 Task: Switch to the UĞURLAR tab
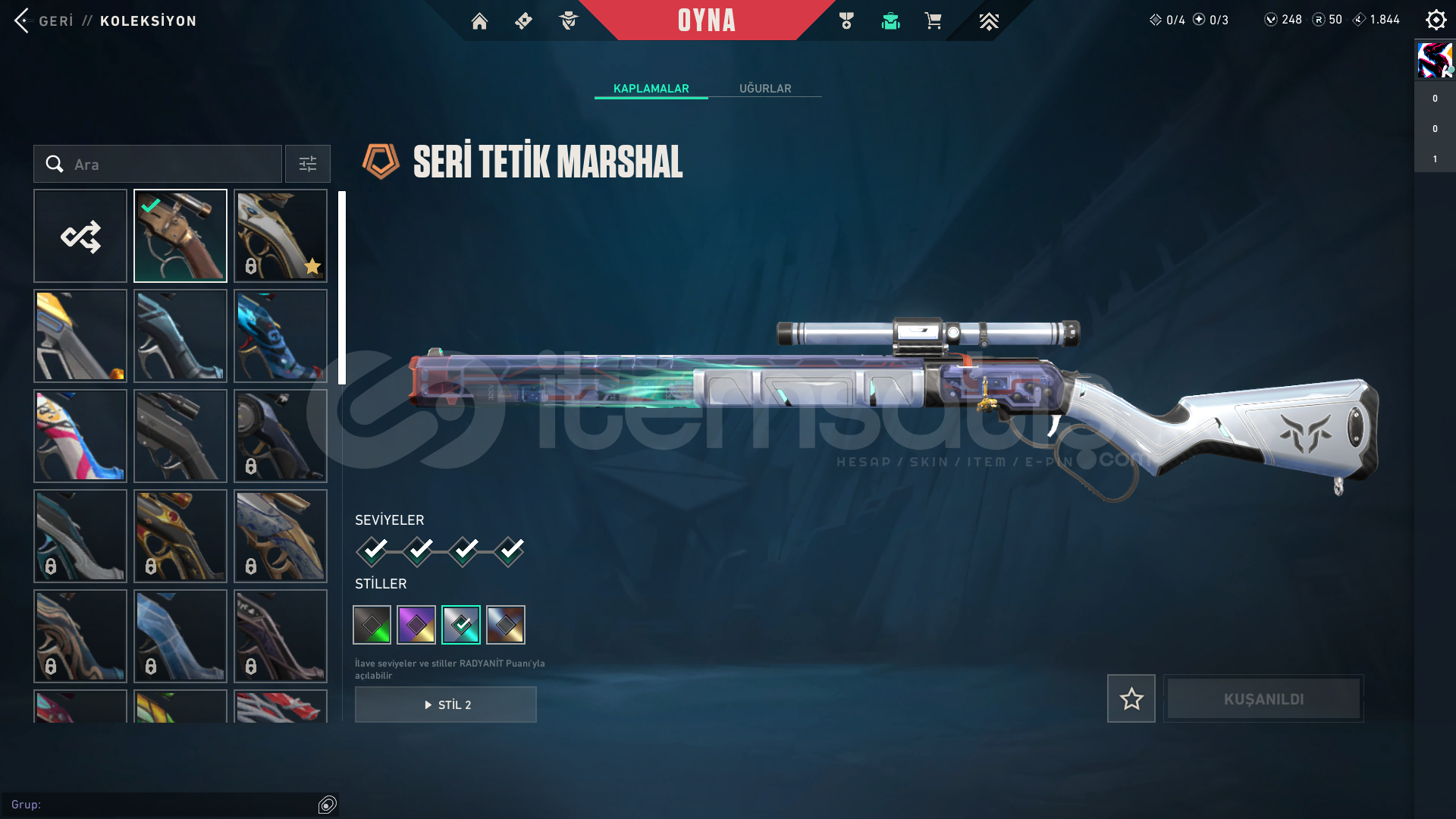click(765, 89)
